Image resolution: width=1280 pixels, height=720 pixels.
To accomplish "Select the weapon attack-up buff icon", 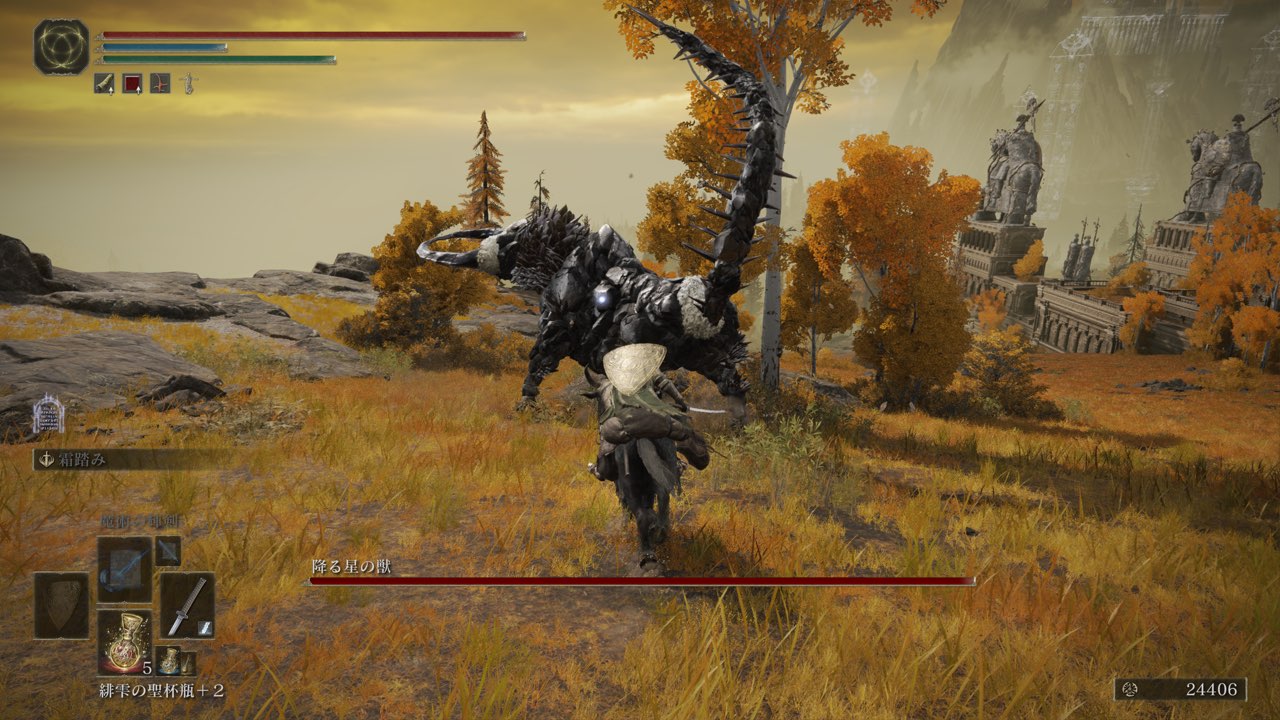I will [104, 84].
